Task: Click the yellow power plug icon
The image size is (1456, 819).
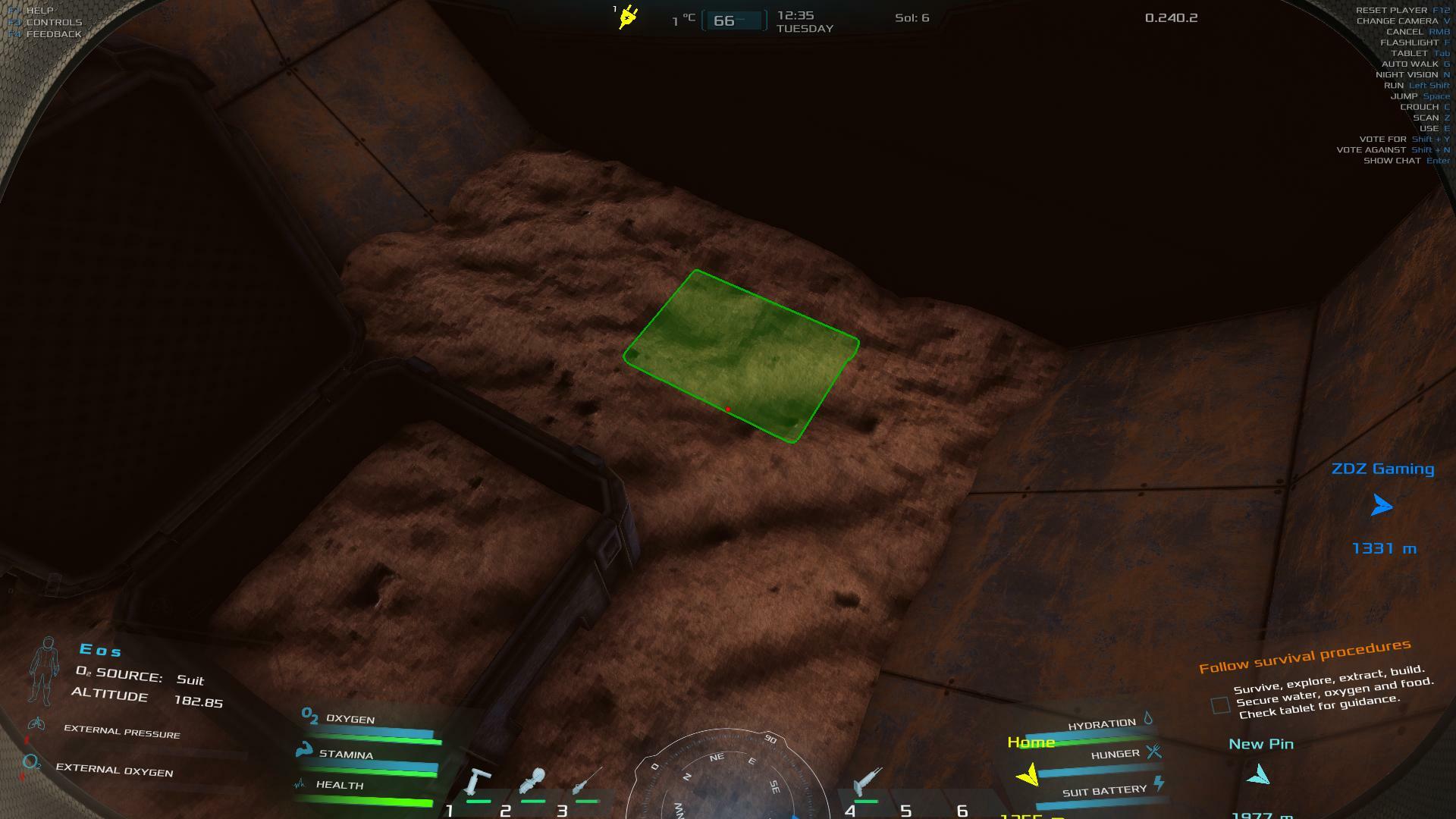Action: (628, 17)
